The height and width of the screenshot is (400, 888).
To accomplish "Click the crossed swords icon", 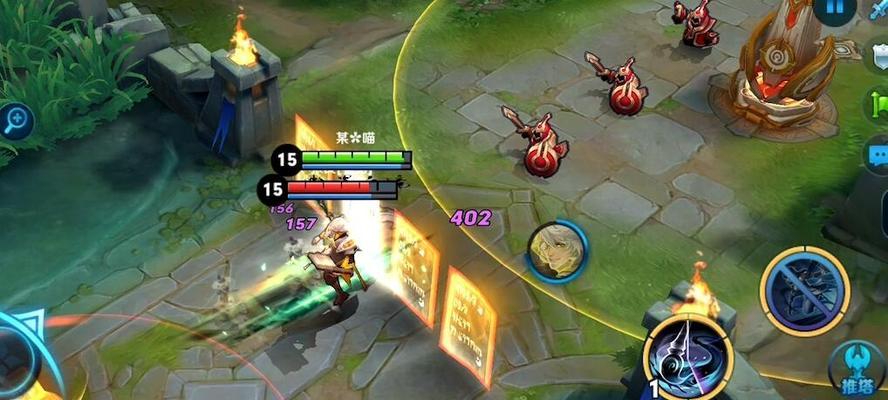I will 878,10.
